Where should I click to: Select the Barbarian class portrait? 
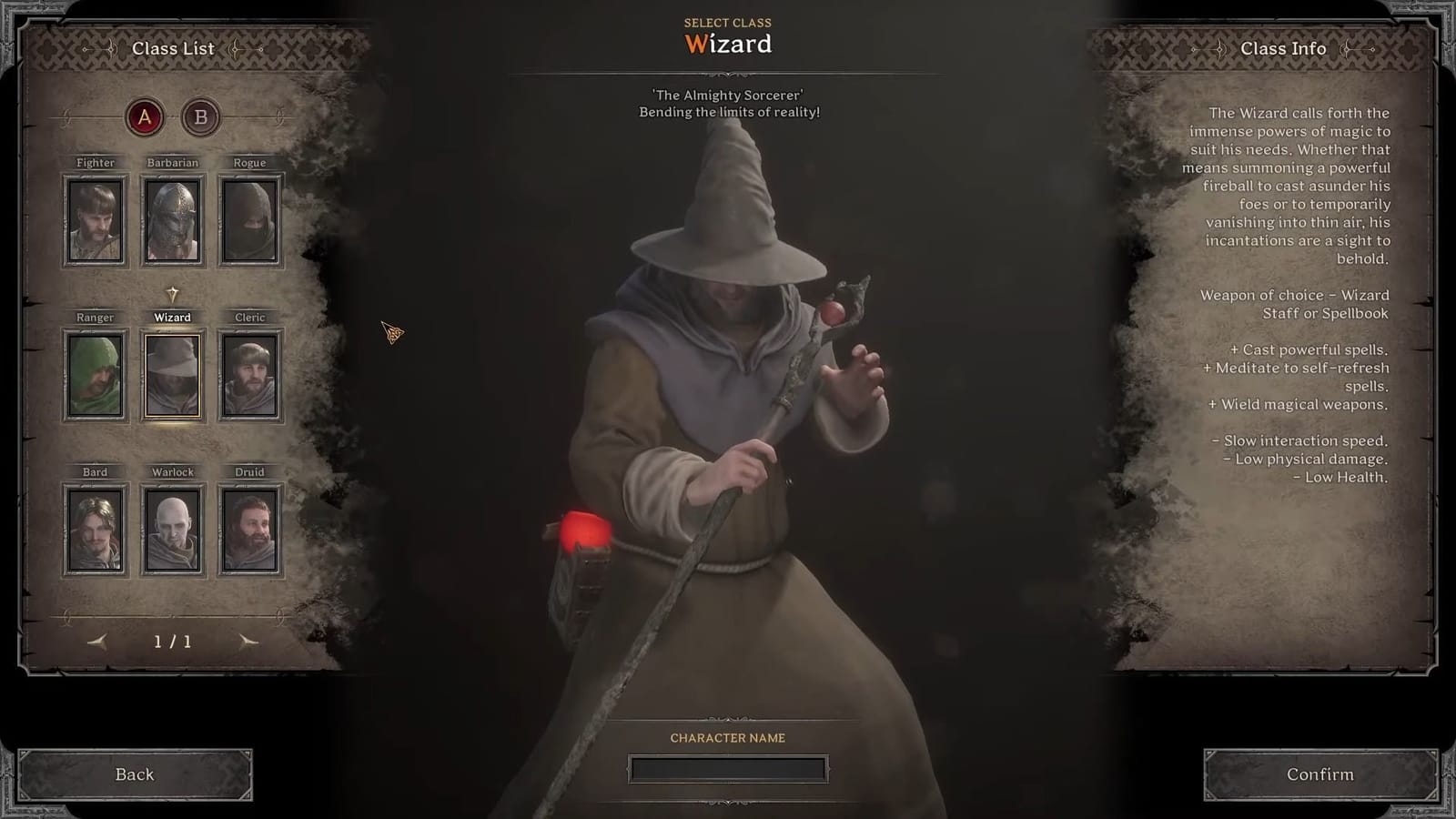click(173, 218)
